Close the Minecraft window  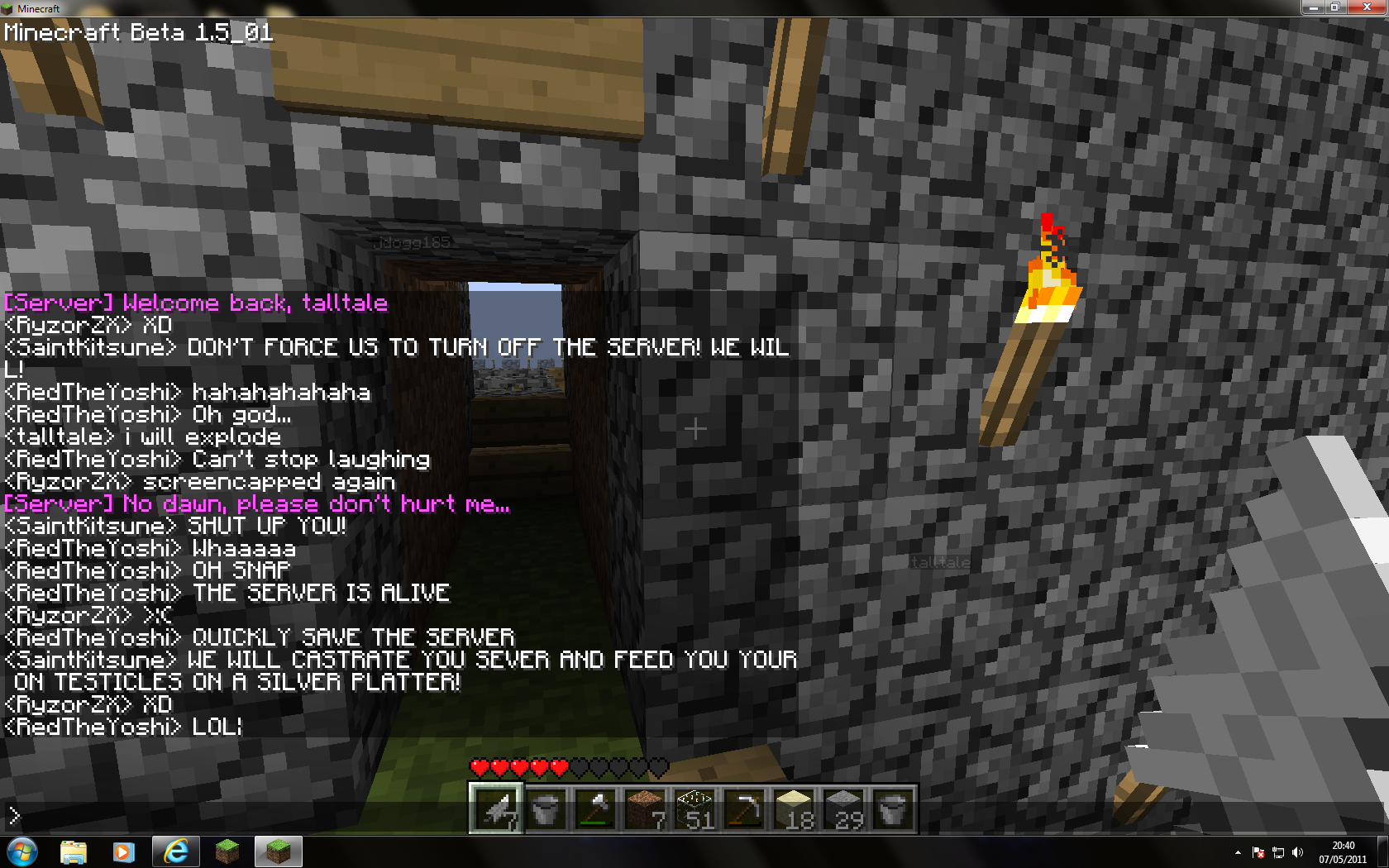tap(1367, 7)
